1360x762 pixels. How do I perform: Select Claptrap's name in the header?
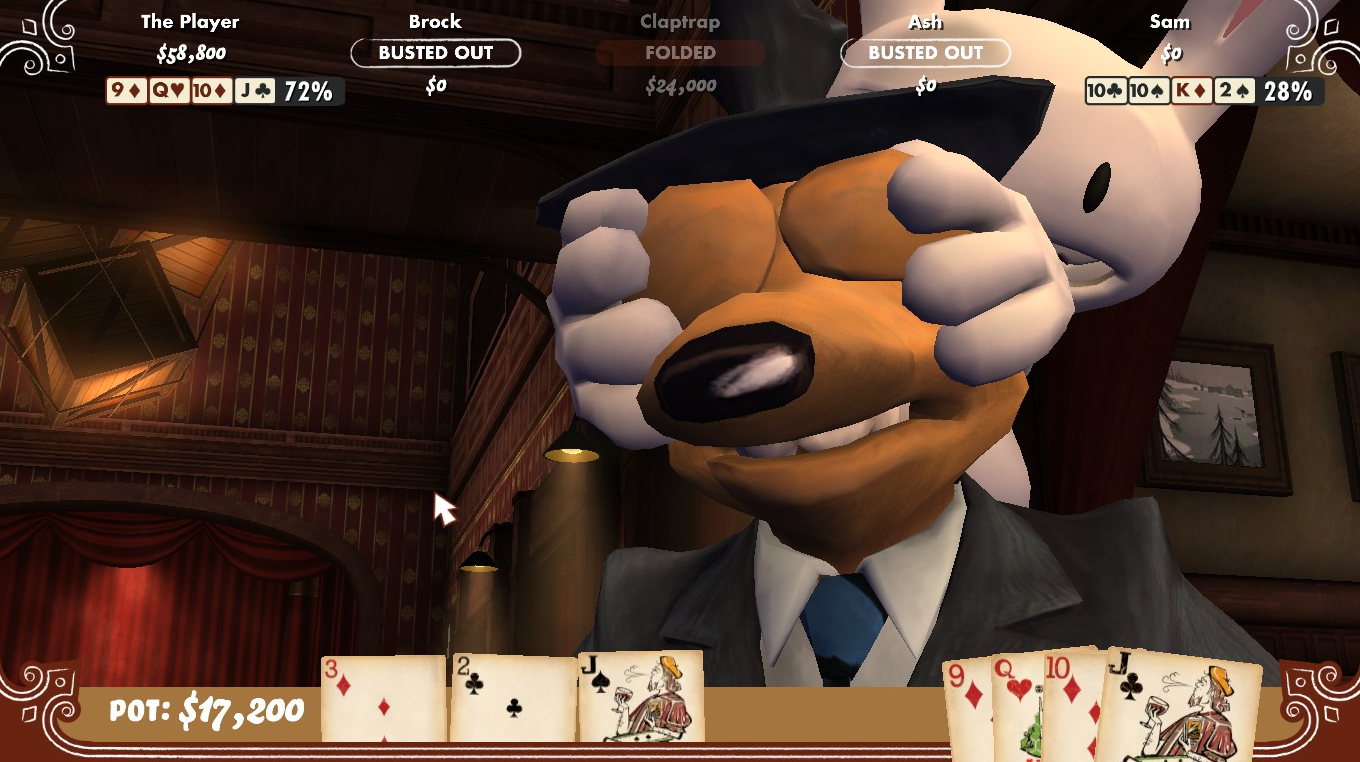point(680,22)
